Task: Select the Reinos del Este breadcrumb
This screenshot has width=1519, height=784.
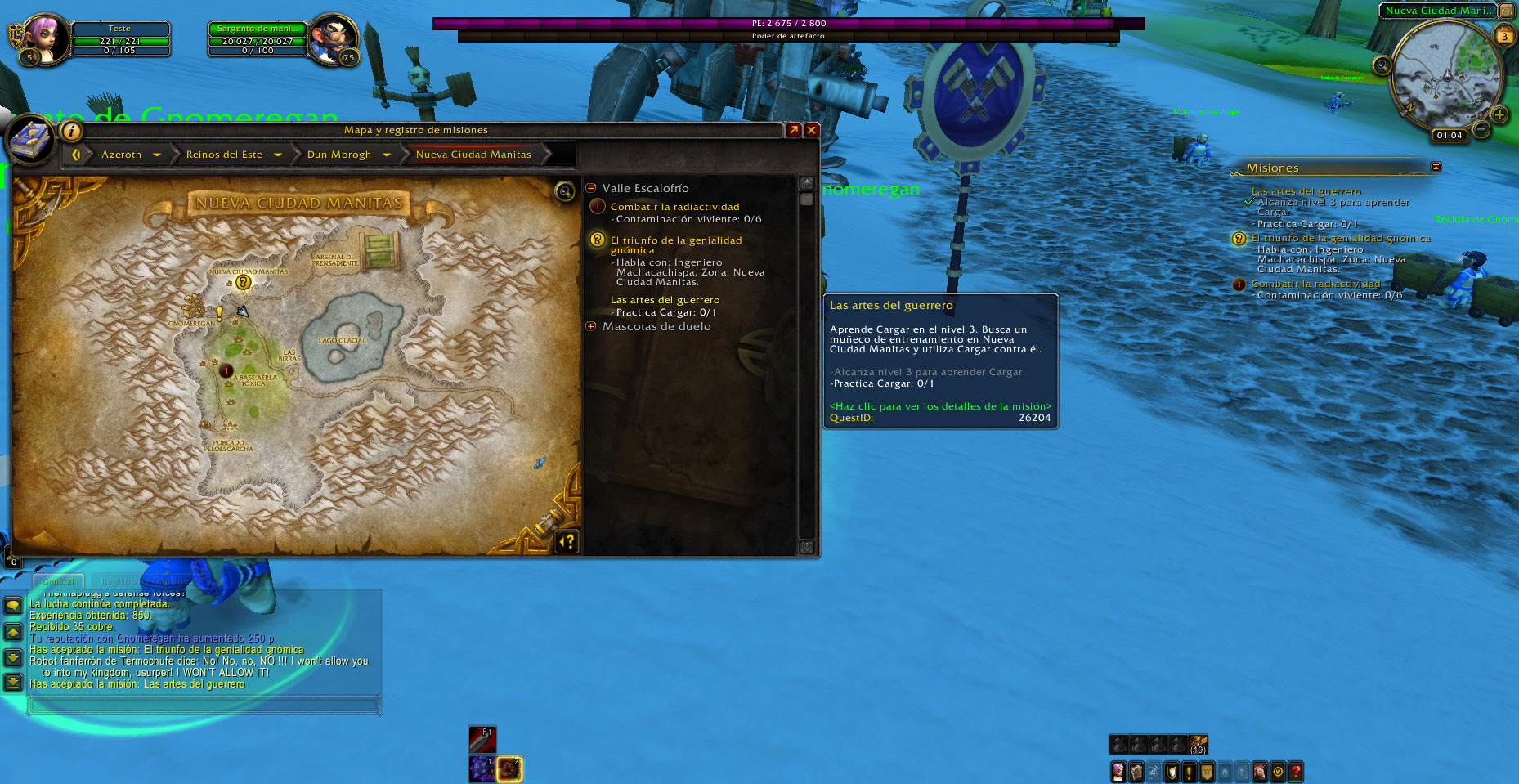Action: tap(224, 155)
